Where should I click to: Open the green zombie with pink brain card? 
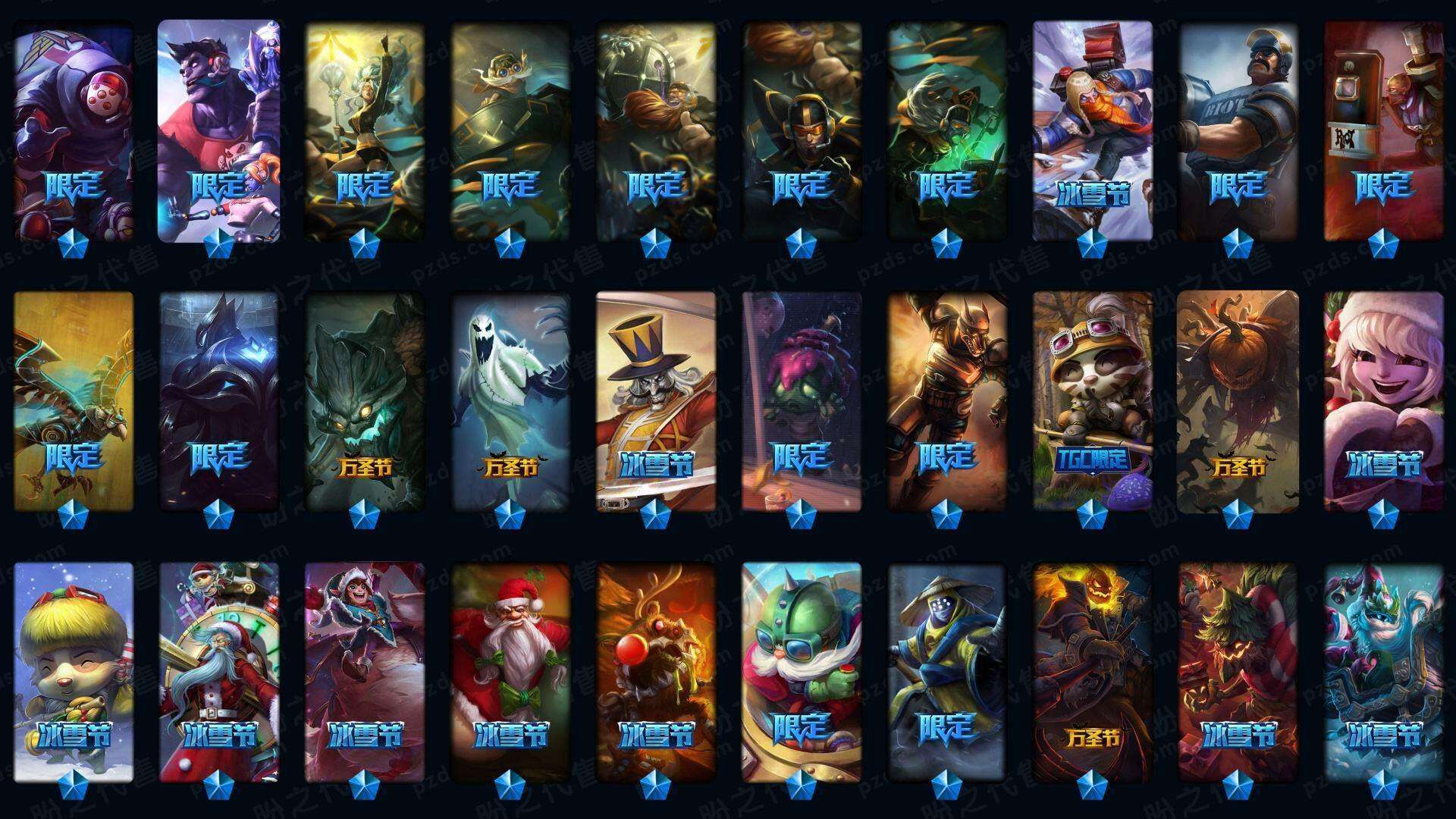pyautogui.click(x=801, y=400)
